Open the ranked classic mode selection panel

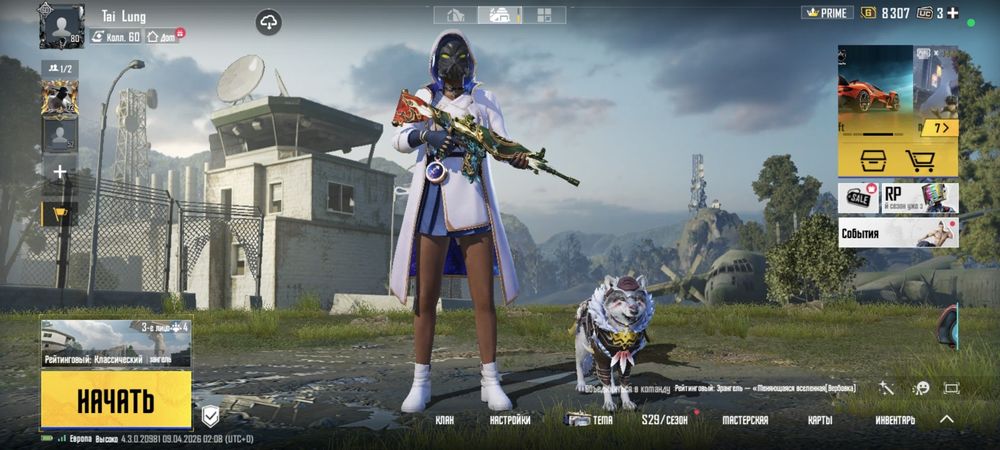(116, 343)
